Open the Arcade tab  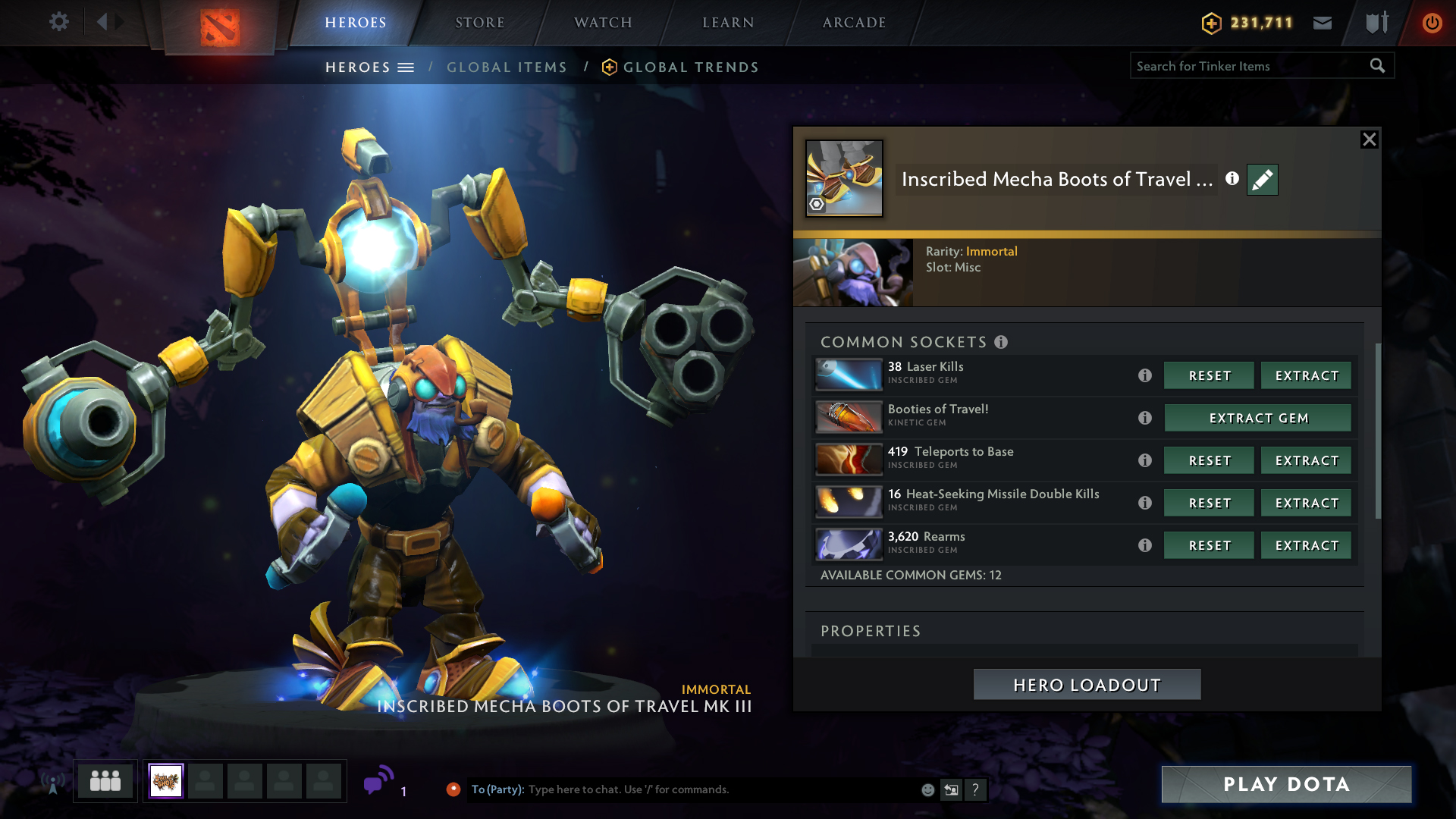854,23
